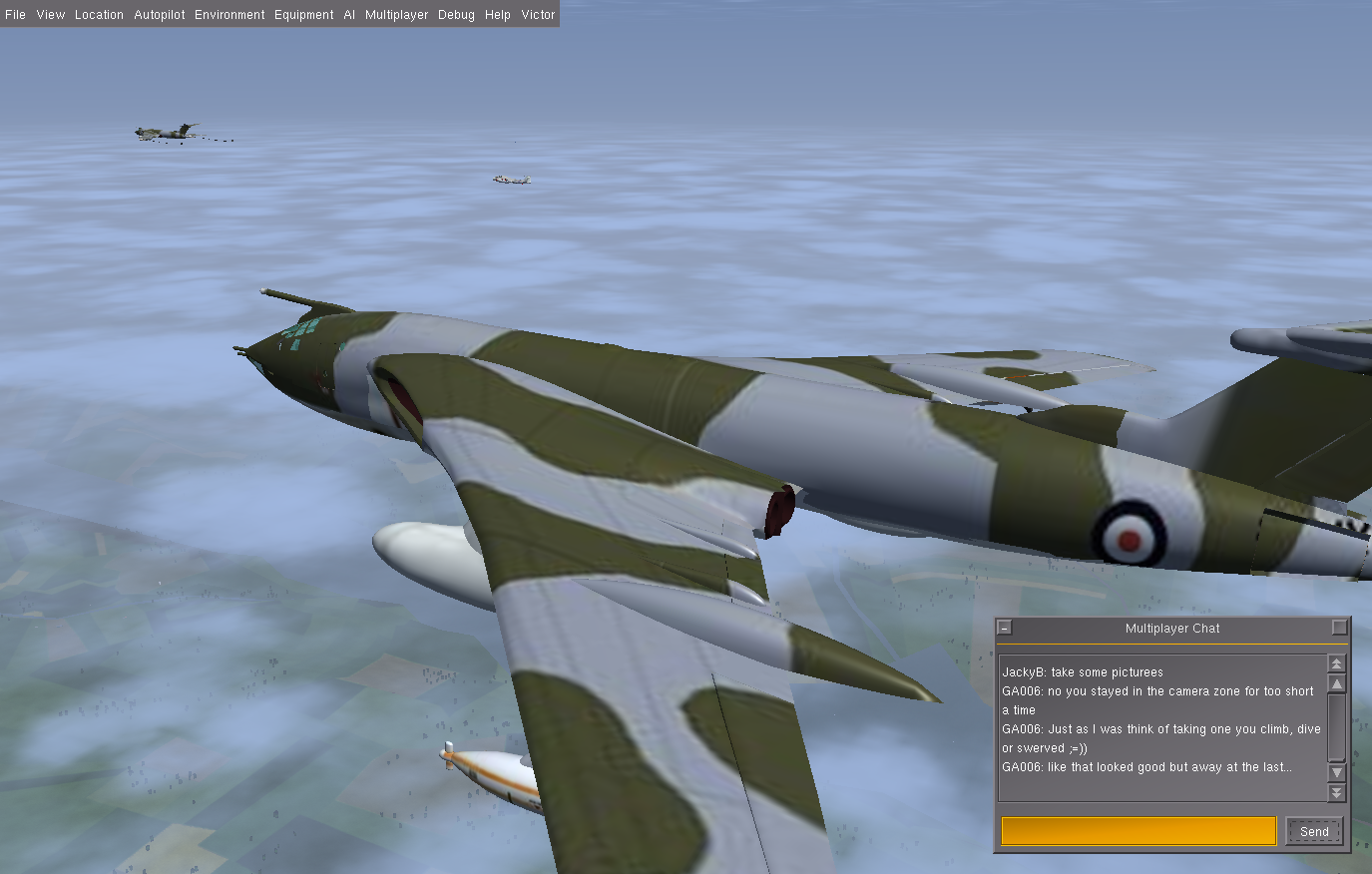The image size is (1372, 874).
Task: Open the Location menu
Action: coord(99,15)
